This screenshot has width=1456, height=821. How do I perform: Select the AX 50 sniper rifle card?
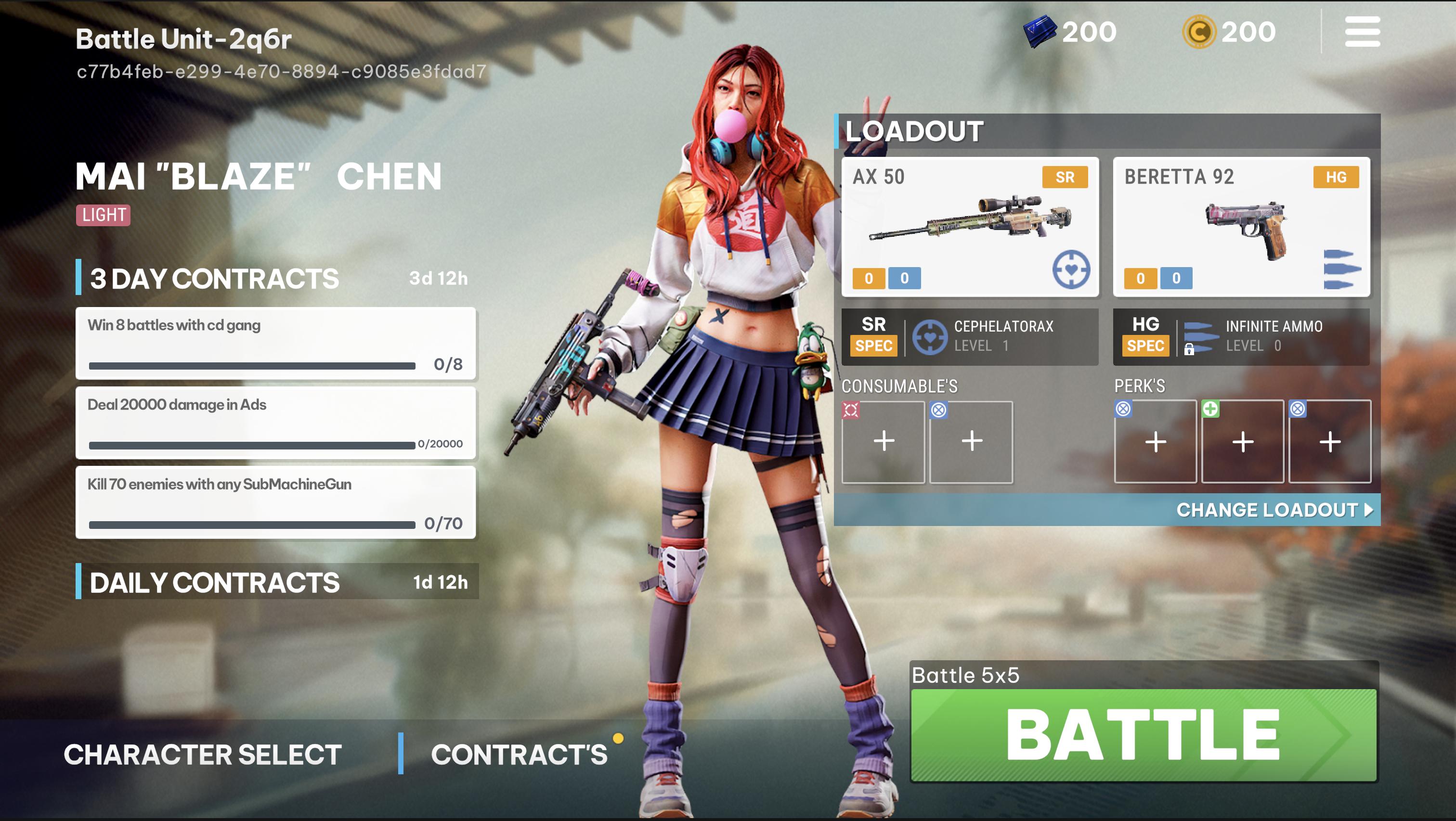(x=970, y=227)
